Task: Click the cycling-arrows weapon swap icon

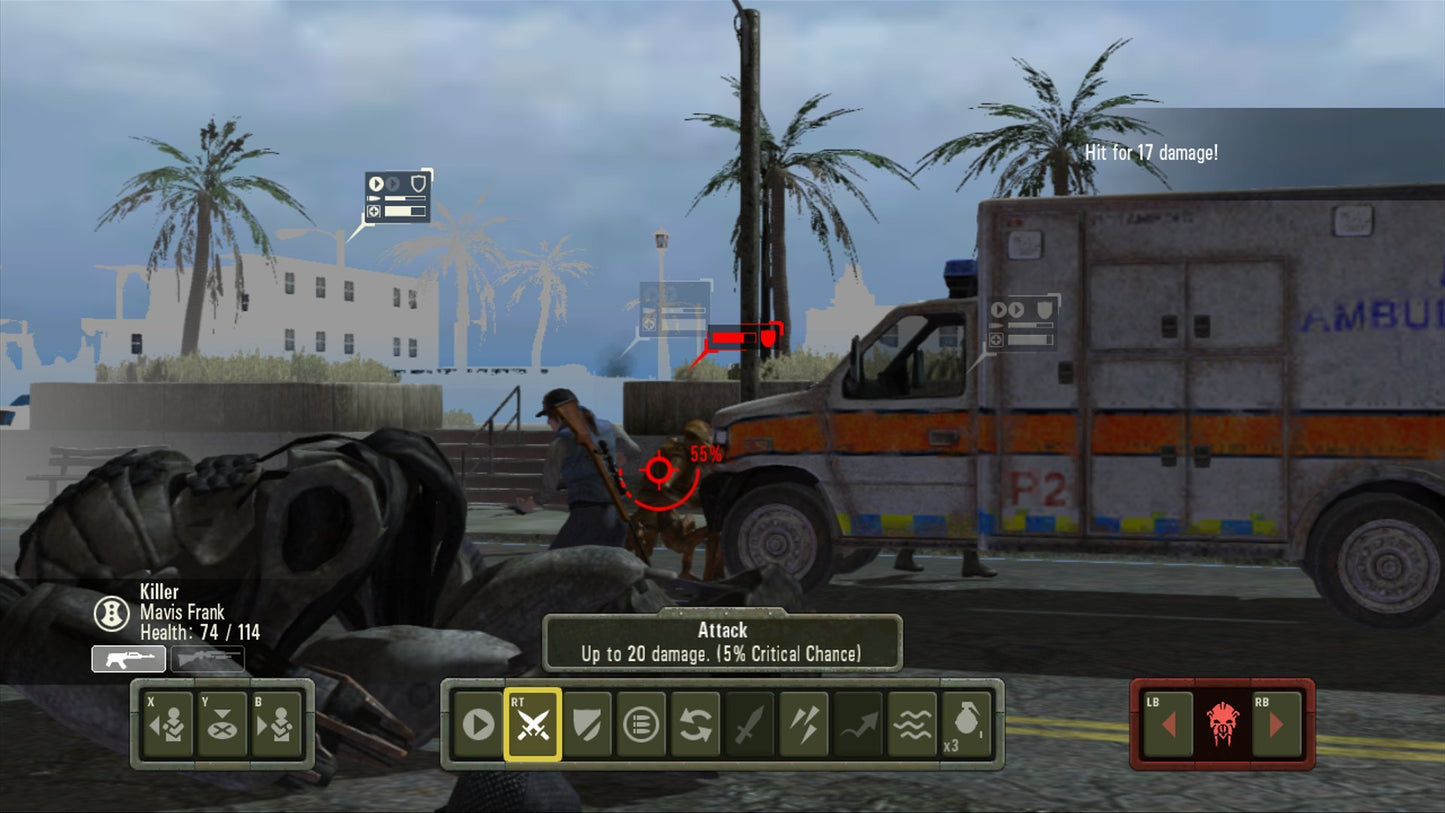Action: pyautogui.click(x=694, y=725)
